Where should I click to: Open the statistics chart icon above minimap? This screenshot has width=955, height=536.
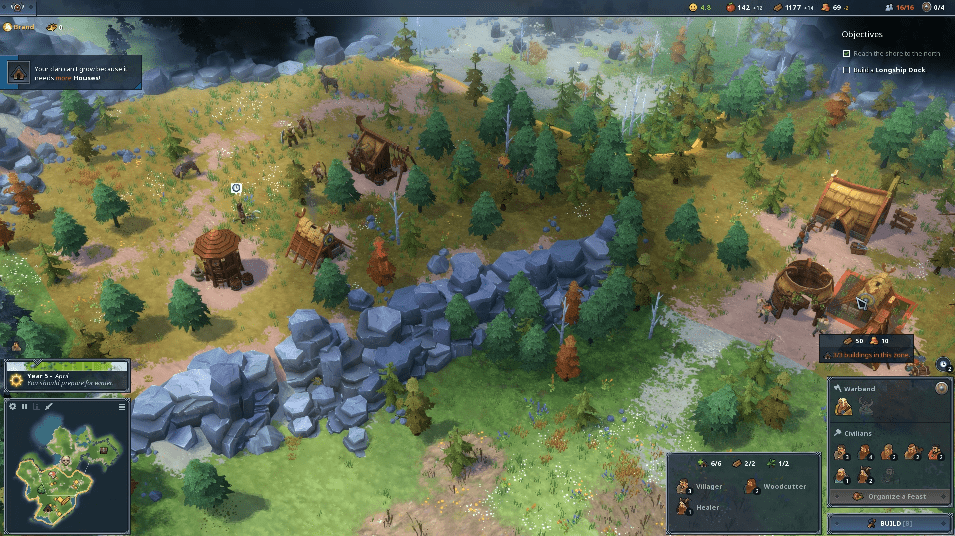tap(37, 407)
